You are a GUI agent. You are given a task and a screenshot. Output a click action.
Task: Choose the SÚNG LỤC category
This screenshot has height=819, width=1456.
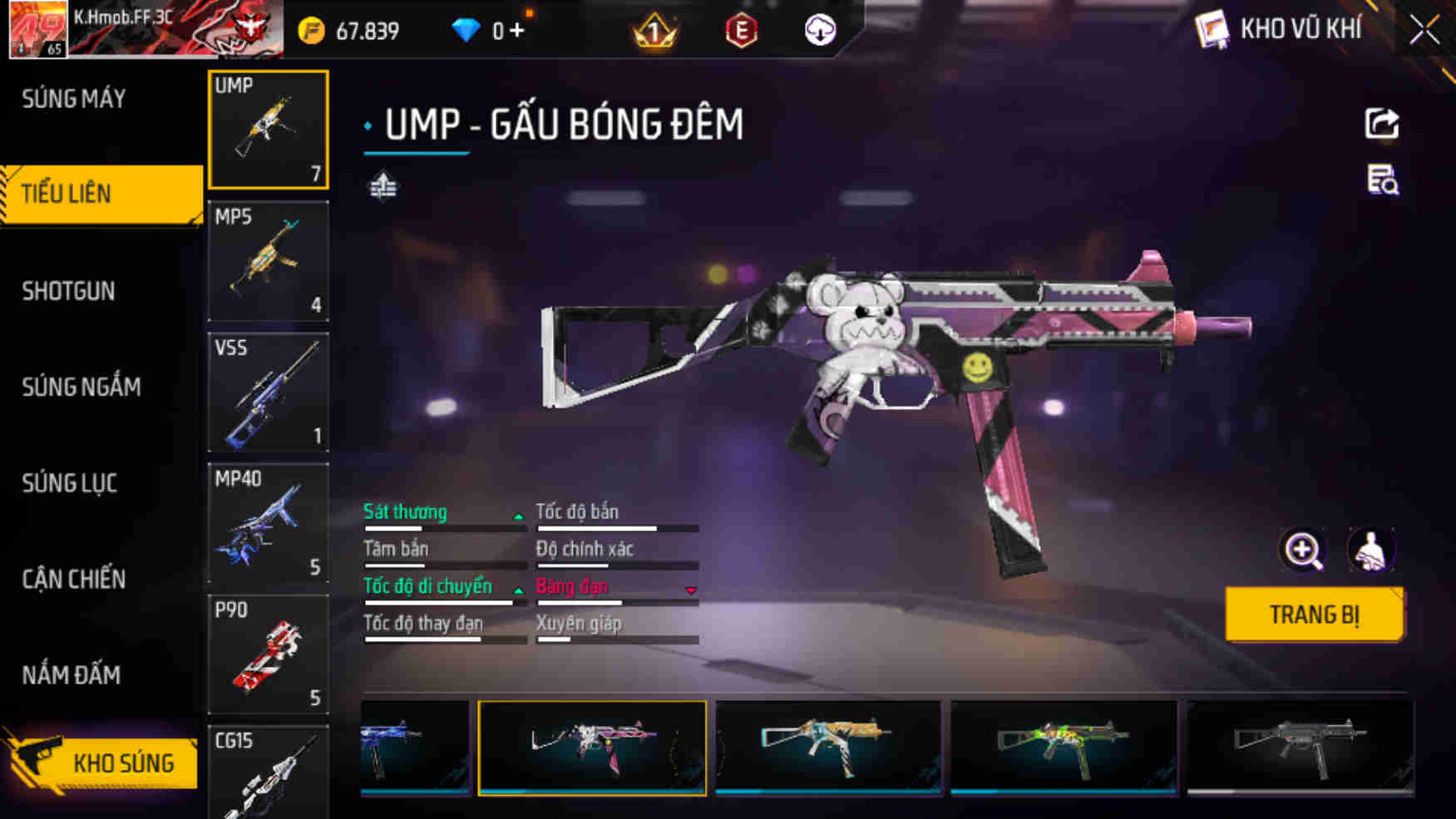[69, 483]
